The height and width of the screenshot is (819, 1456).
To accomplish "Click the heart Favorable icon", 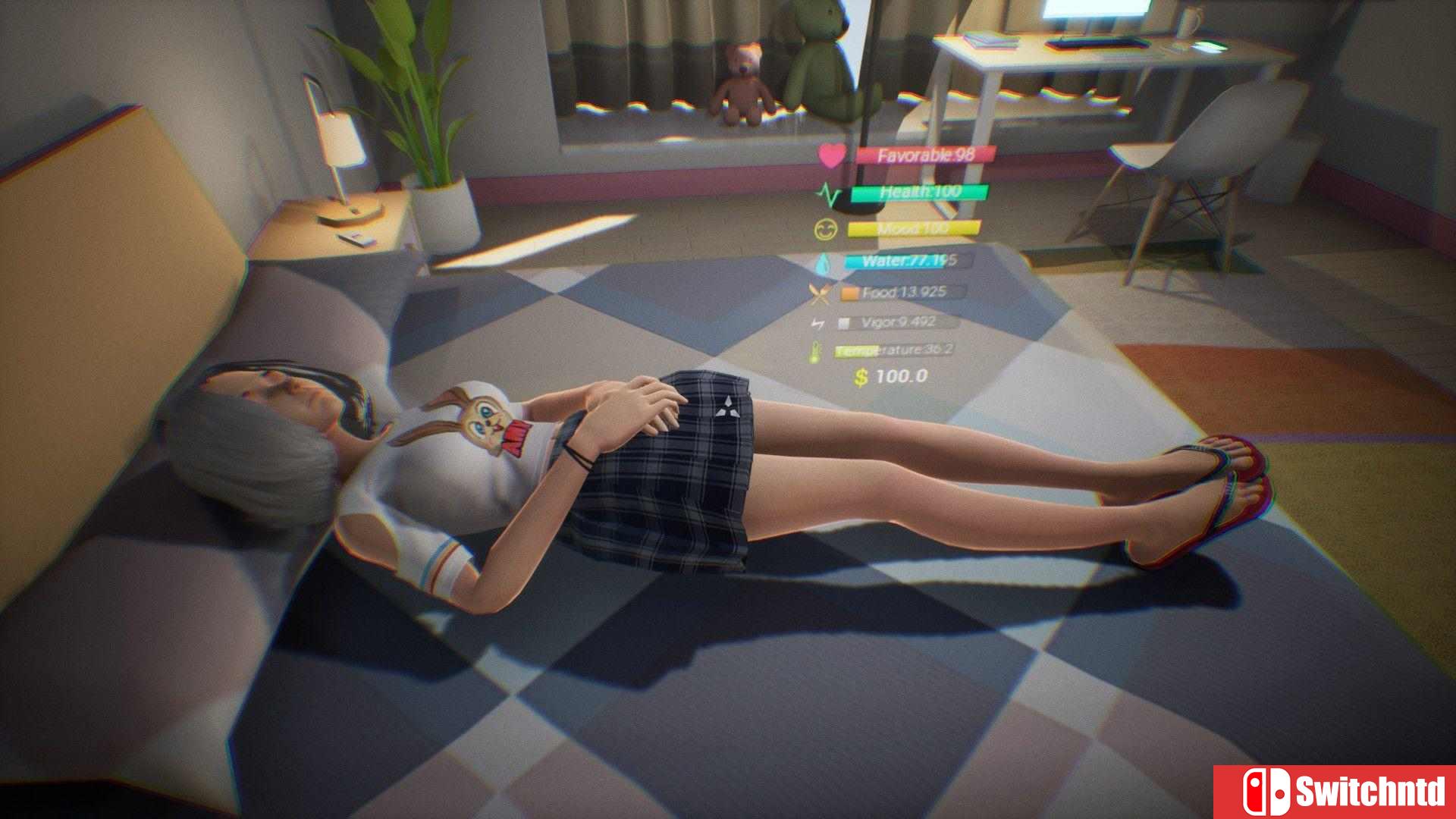I will tap(830, 155).
